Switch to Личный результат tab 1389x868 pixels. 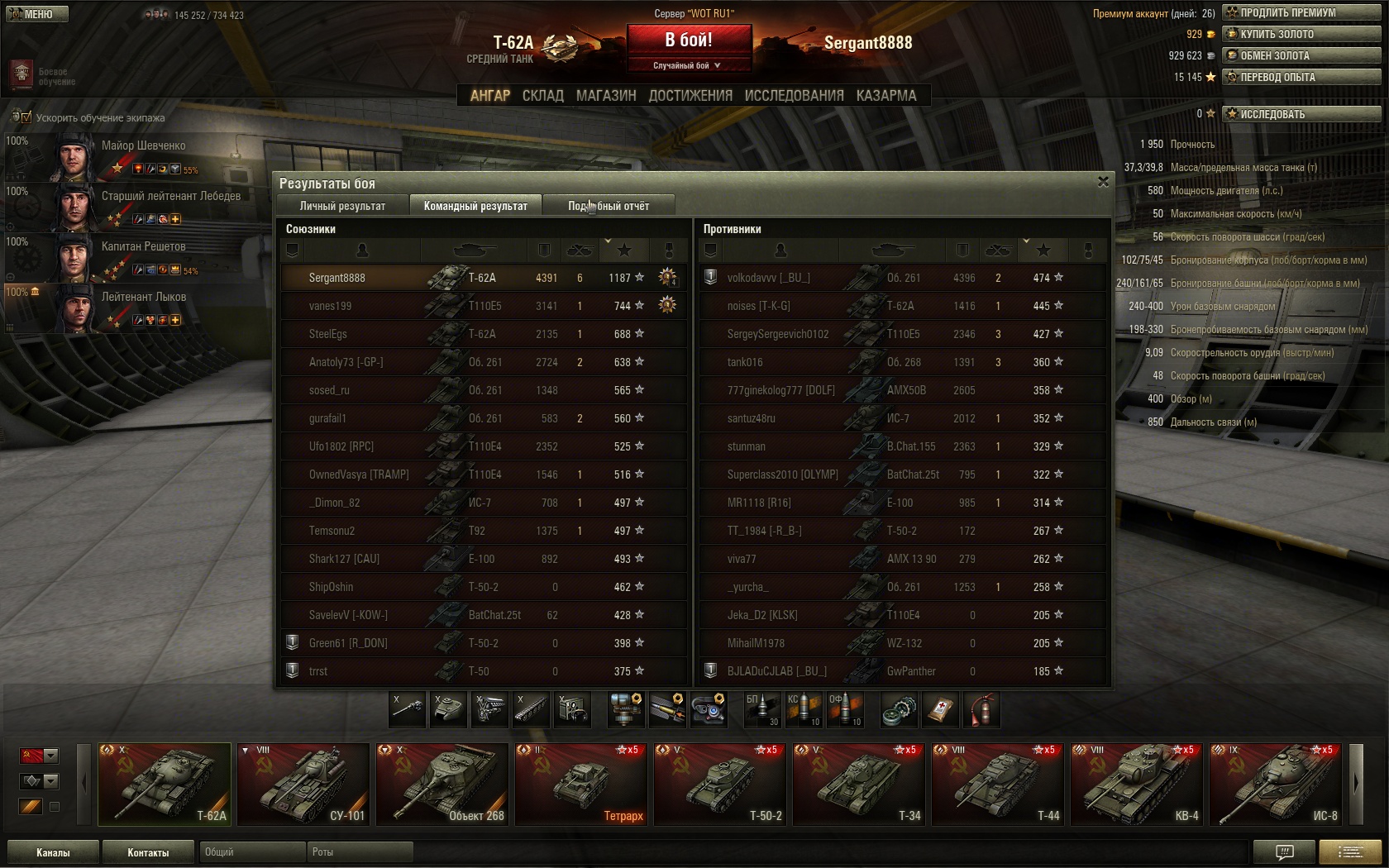tap(342, 206)
